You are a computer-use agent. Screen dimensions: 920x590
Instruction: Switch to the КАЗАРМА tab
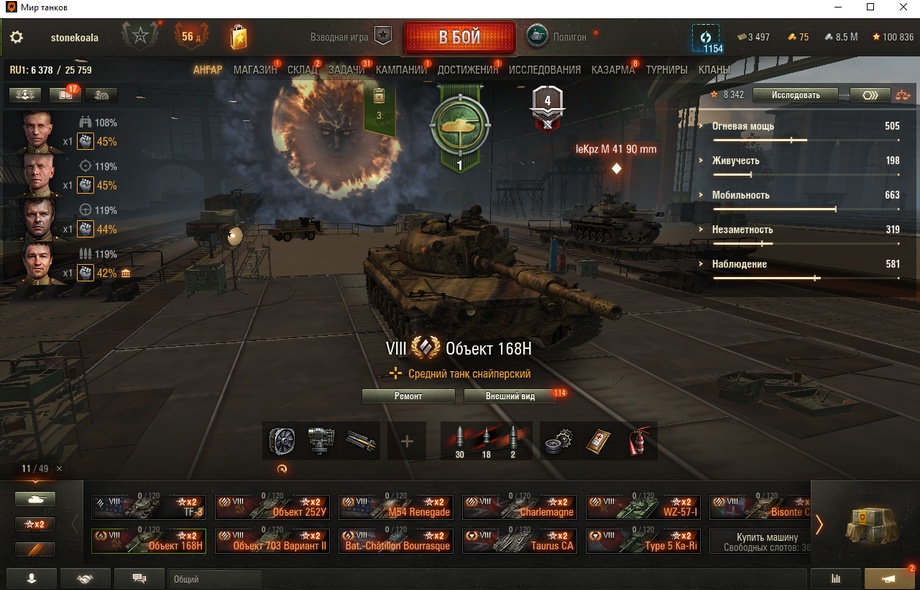click(612, 70)
